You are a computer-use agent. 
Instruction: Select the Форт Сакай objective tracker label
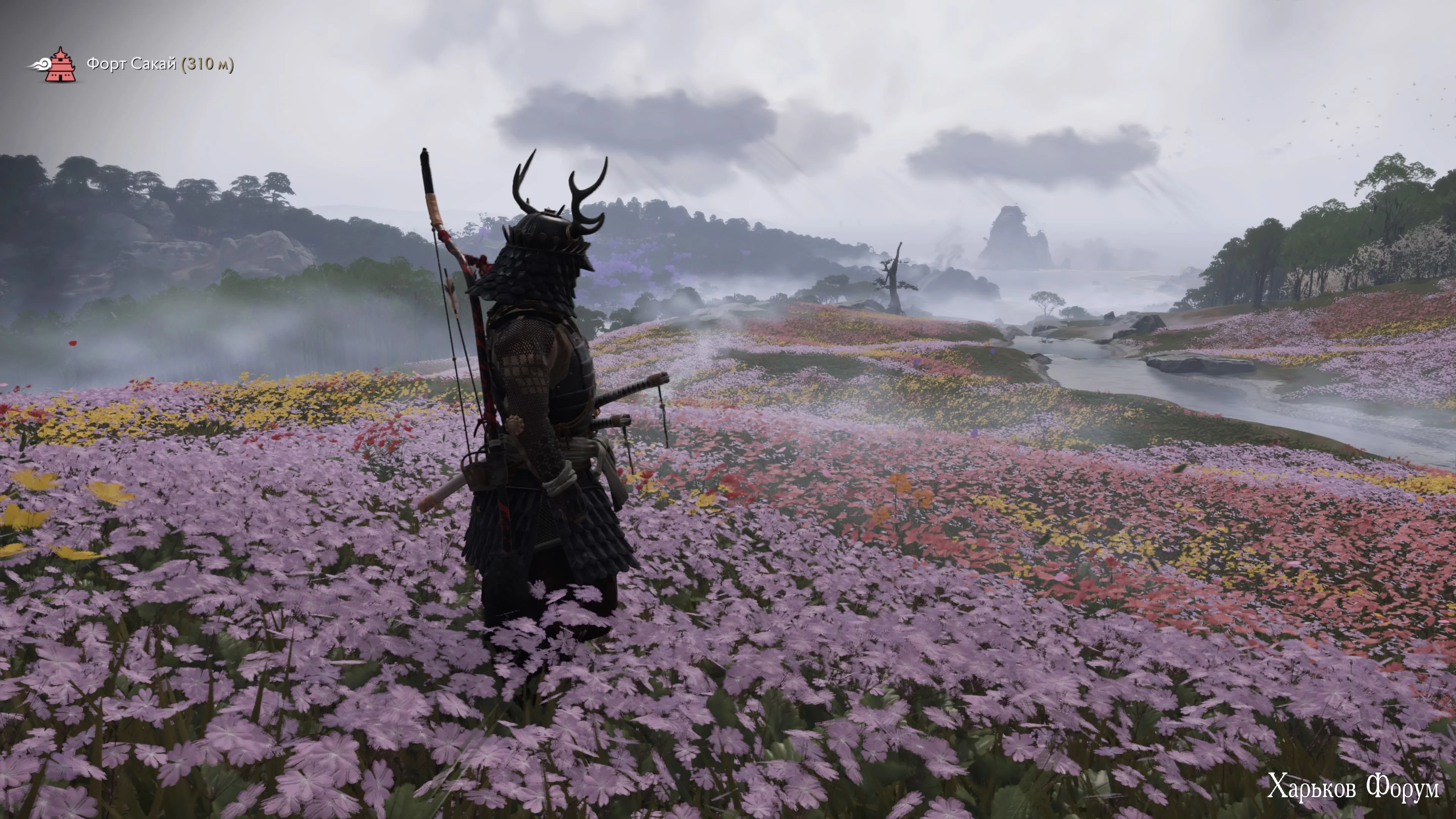point(160,64)
